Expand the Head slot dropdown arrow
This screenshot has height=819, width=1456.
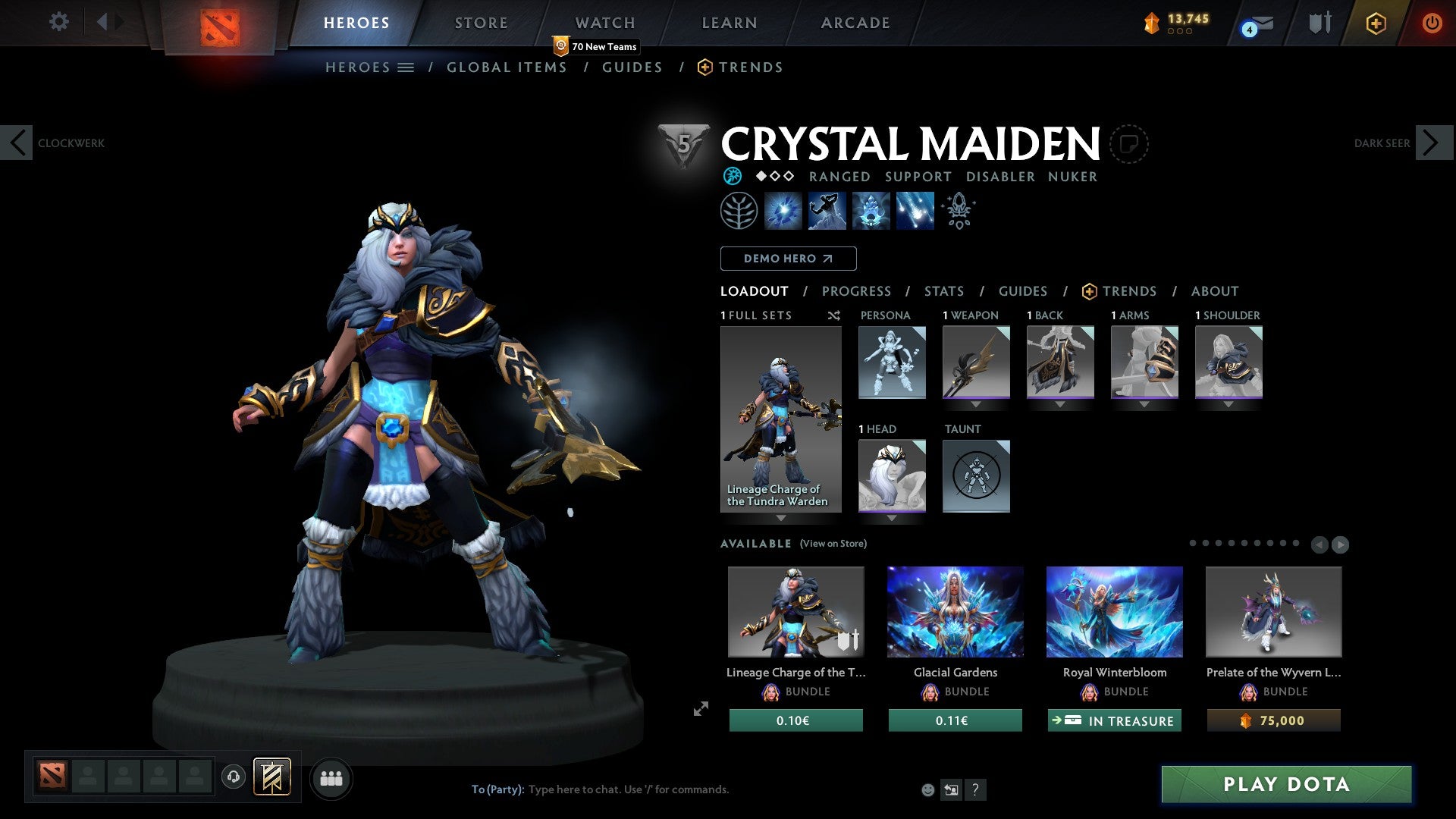point(892,518)
